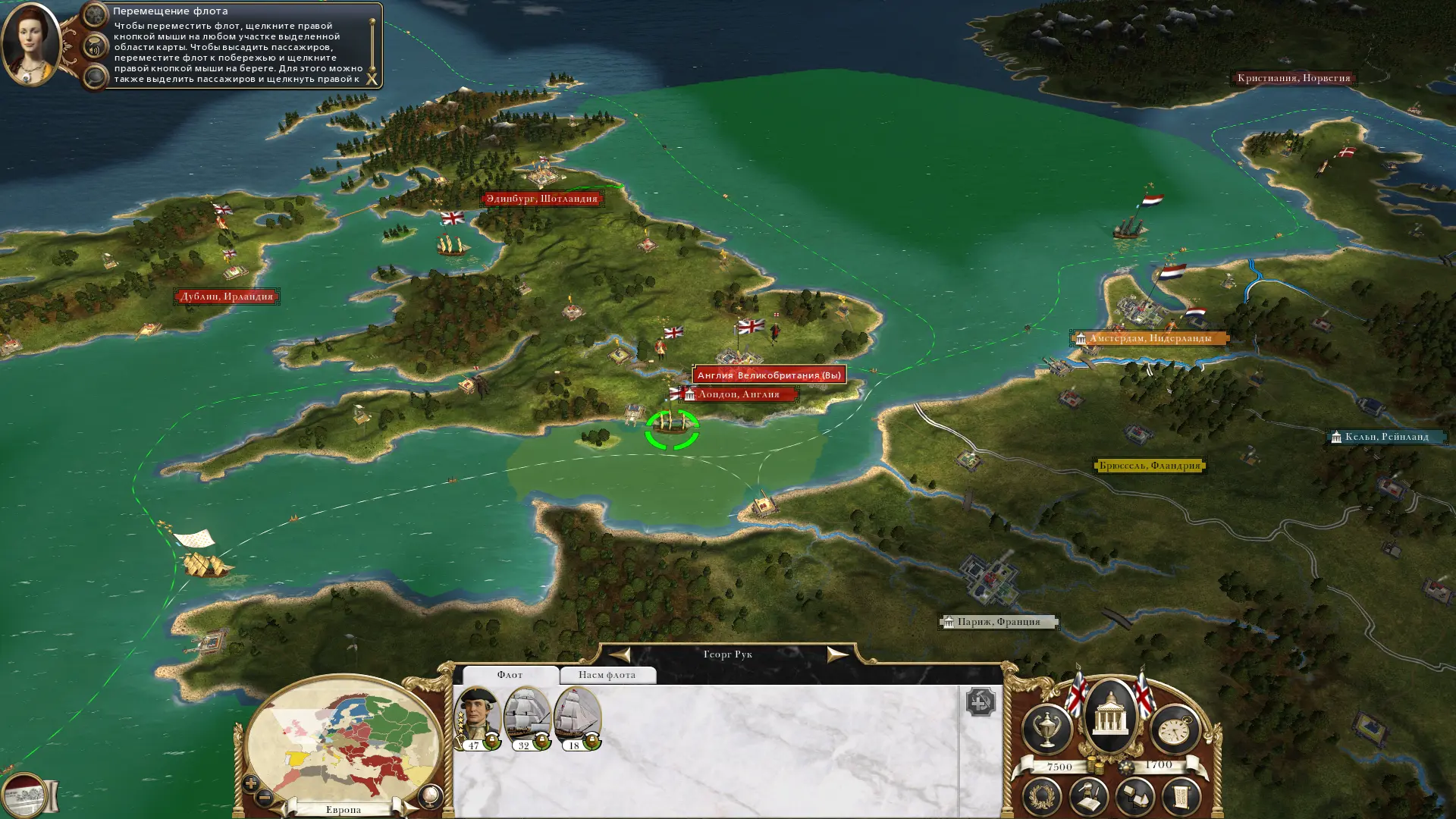The width and height of the screenshot is (1456, 819).
Task: Cycle to the next fleet with right arrow
Action: click(x=836, y=654)
